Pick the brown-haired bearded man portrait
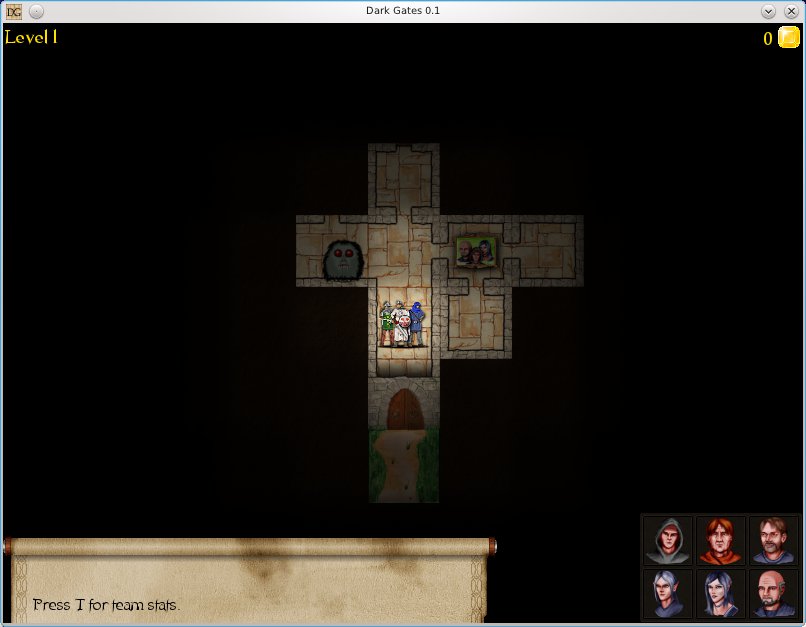806x627 pixels. [x=772, y=541]
